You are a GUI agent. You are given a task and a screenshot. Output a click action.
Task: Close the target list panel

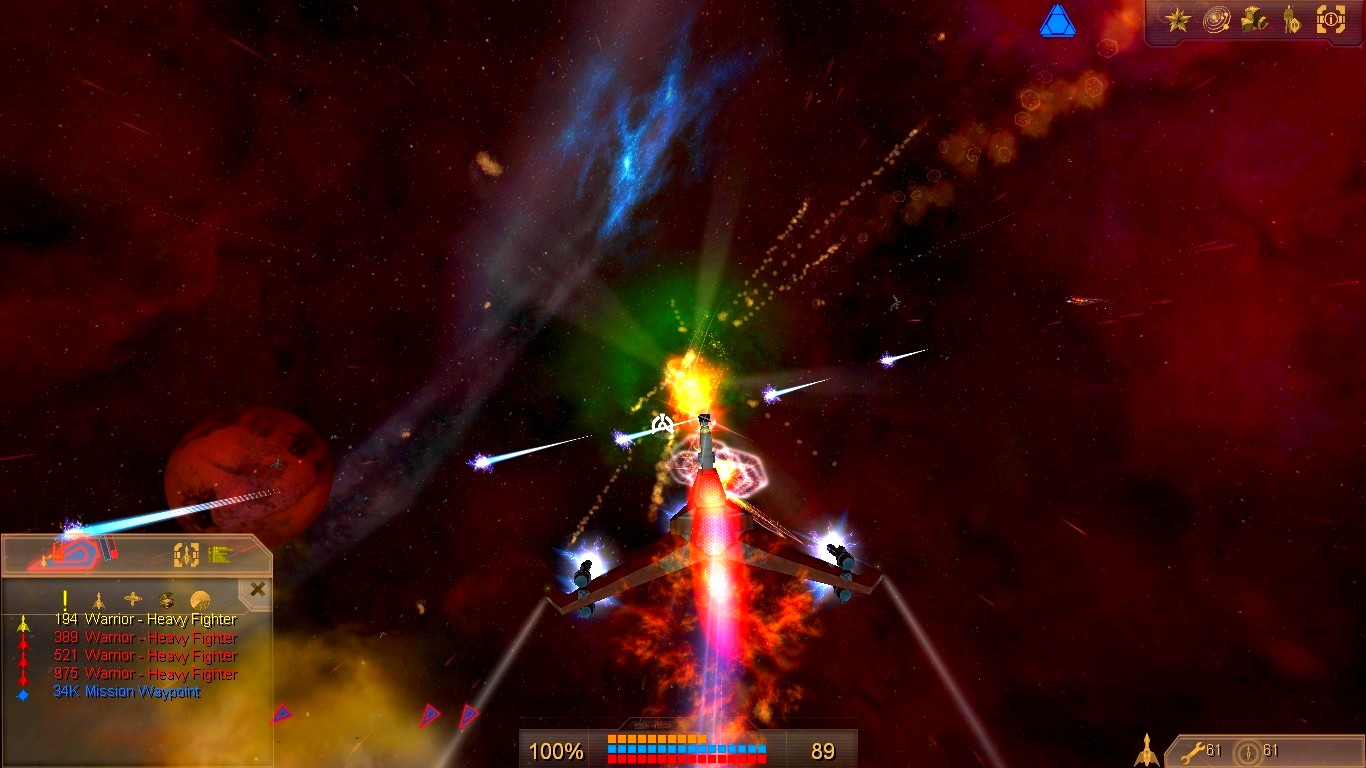(258, 589)
